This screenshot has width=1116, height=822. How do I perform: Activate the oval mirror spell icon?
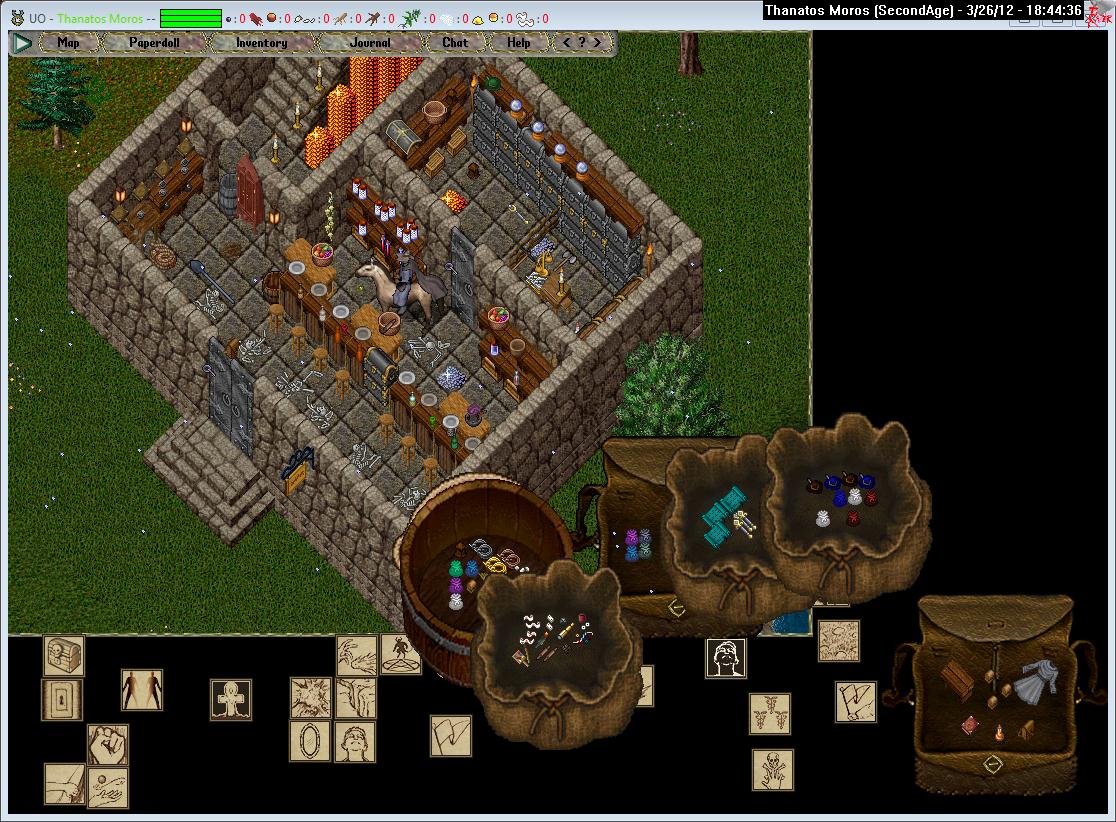pyautogui.click(x=310, y=741)
